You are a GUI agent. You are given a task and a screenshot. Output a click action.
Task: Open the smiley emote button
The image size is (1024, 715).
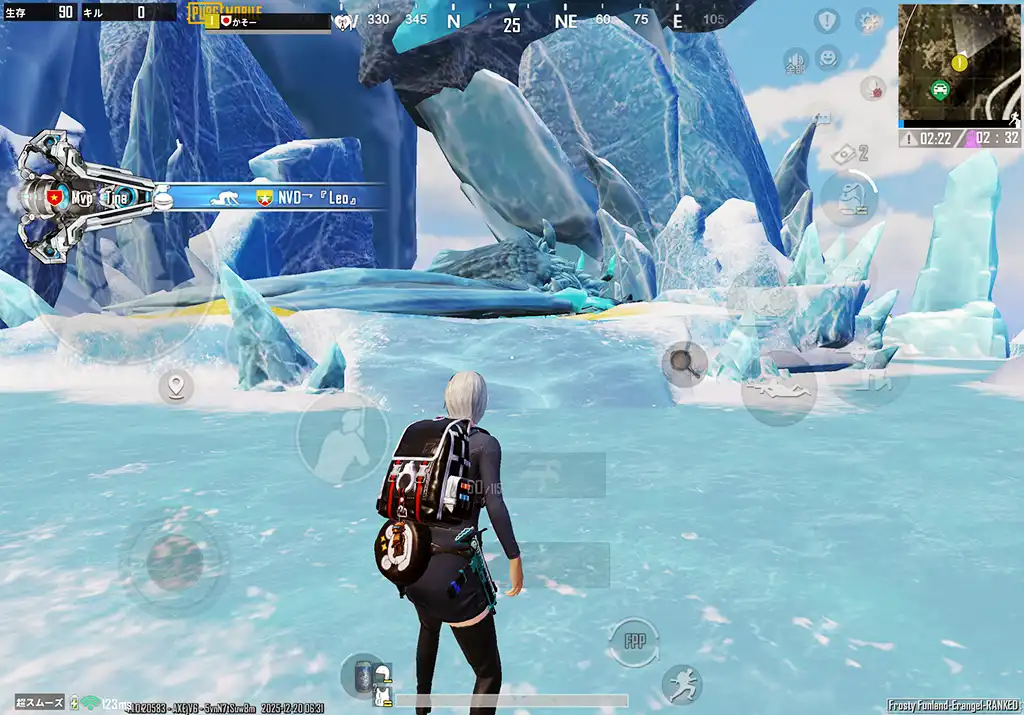point(827,58)
